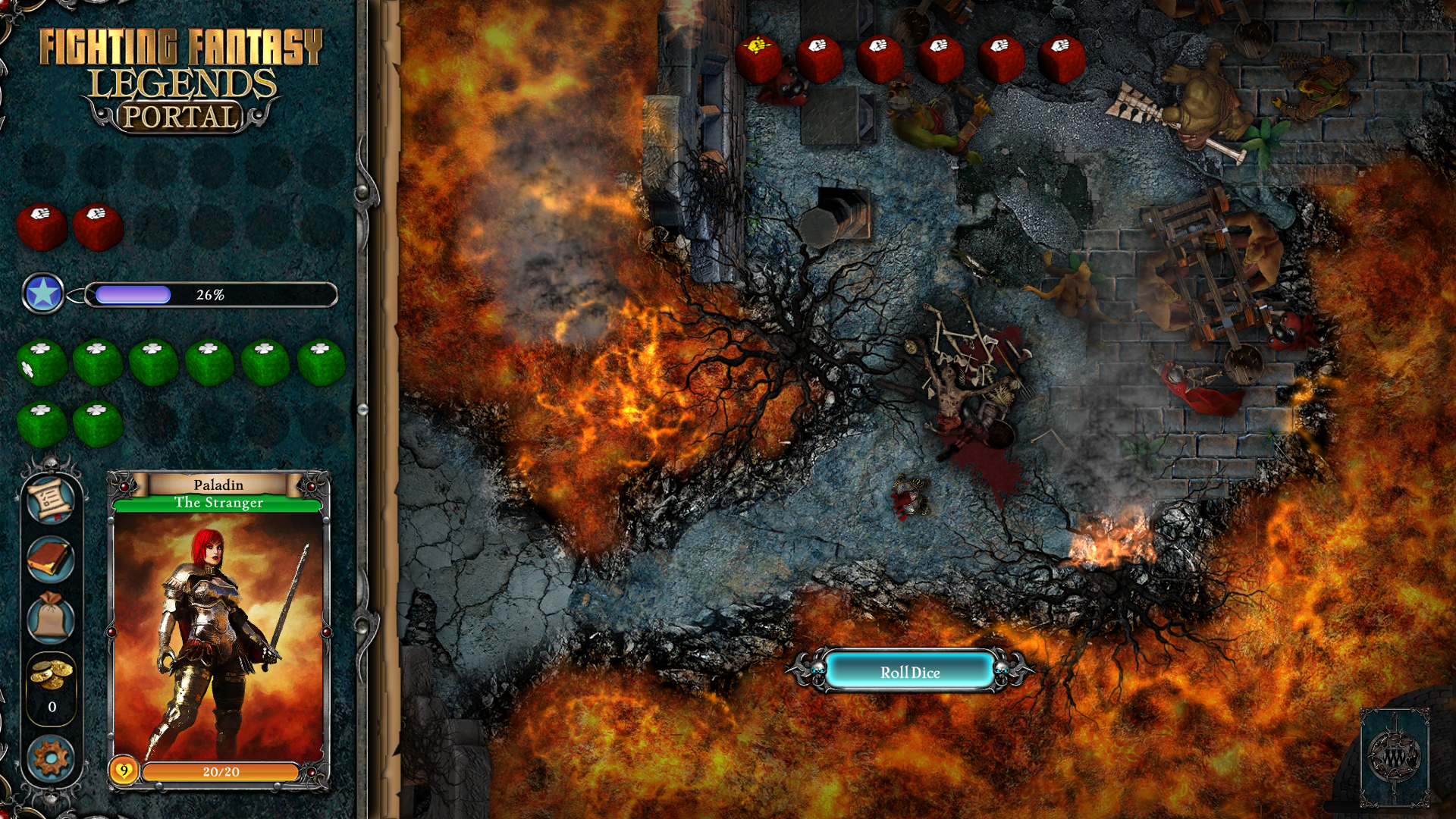Screen dimensions: 1456x819
Task: Click the Paladin title on the character card
Action: point(218,484)
